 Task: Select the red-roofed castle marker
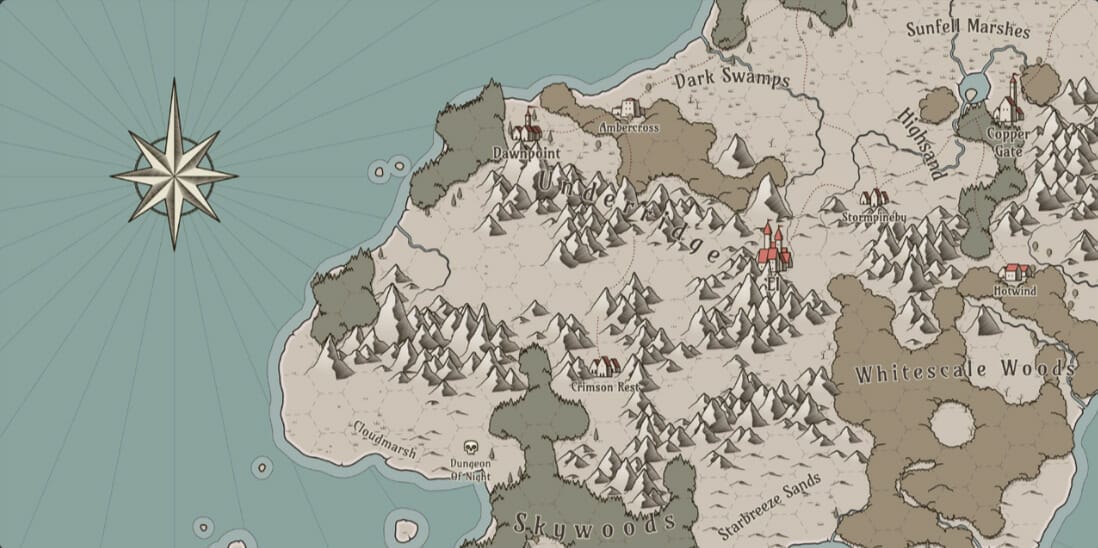coord(773,250)
